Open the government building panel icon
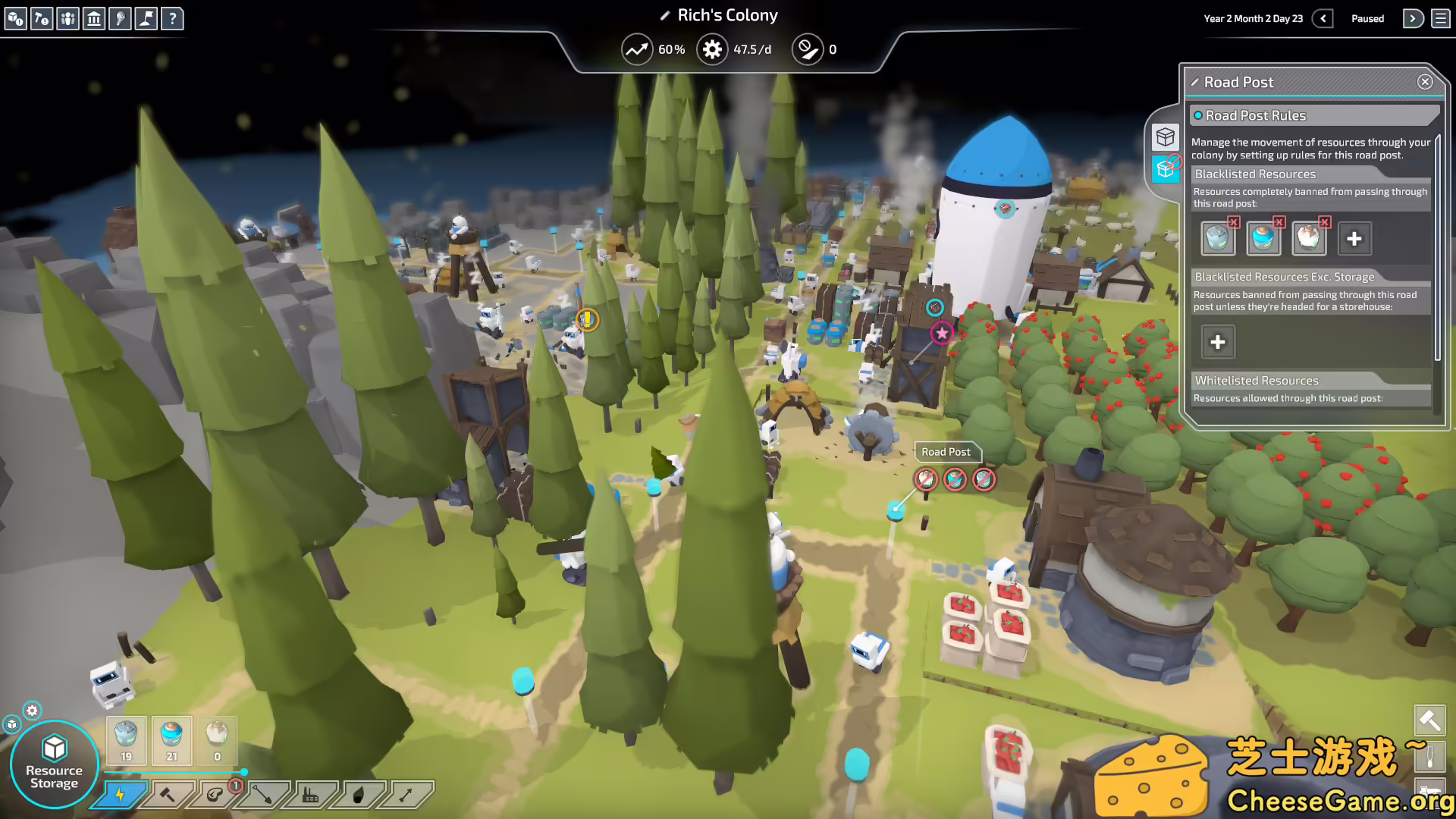Image resolution: width=1456 pixels, height=819 pixels. (x=94, y=19)
